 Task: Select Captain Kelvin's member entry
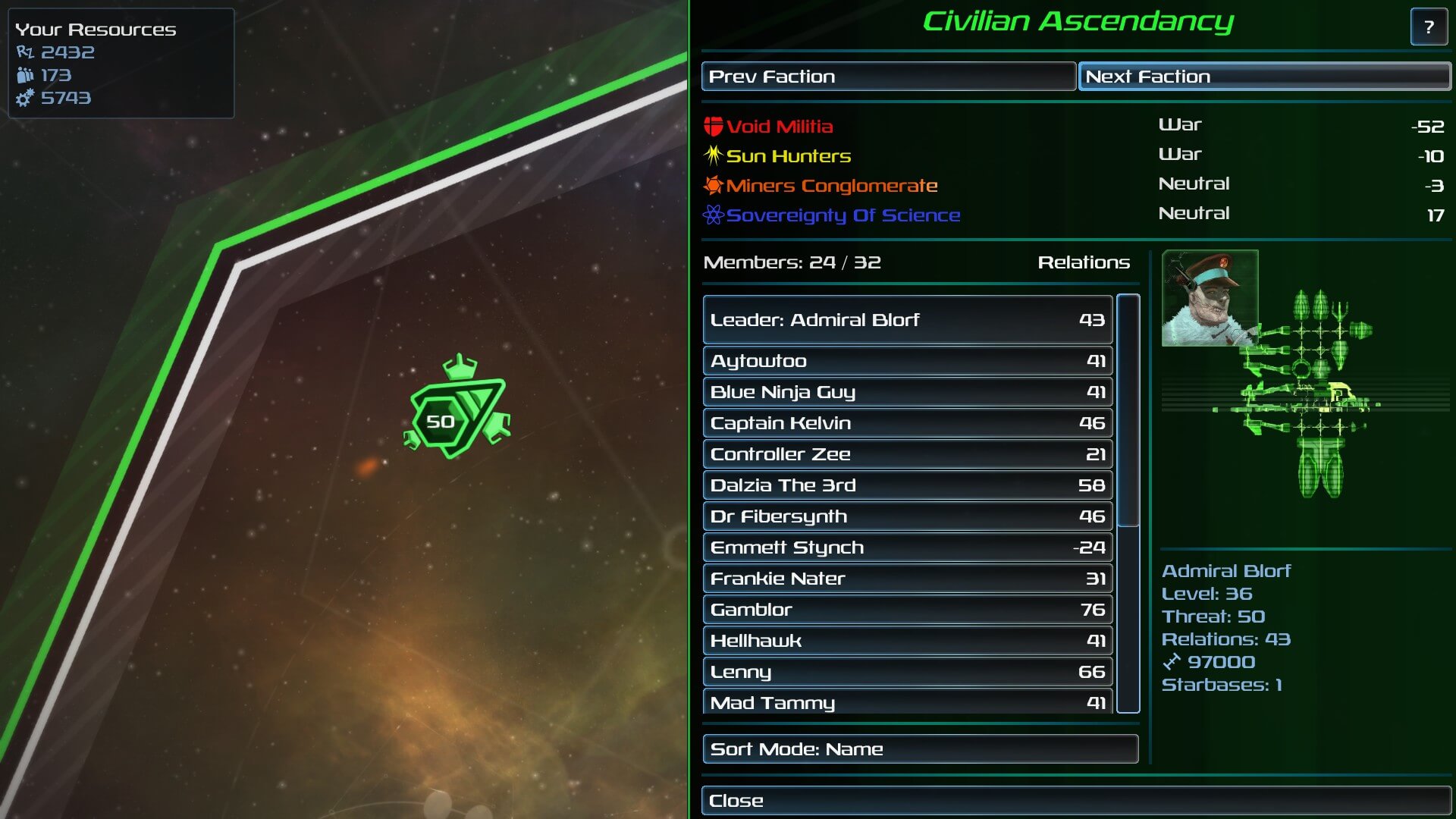907,423
